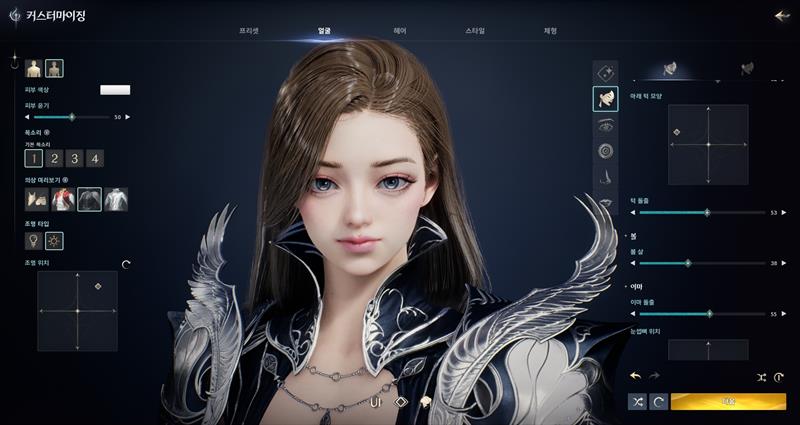The width and height of the screenshot is (800, 425).
Task: Undo the last change
Action: pyautogui.click(x=635, y=376)
